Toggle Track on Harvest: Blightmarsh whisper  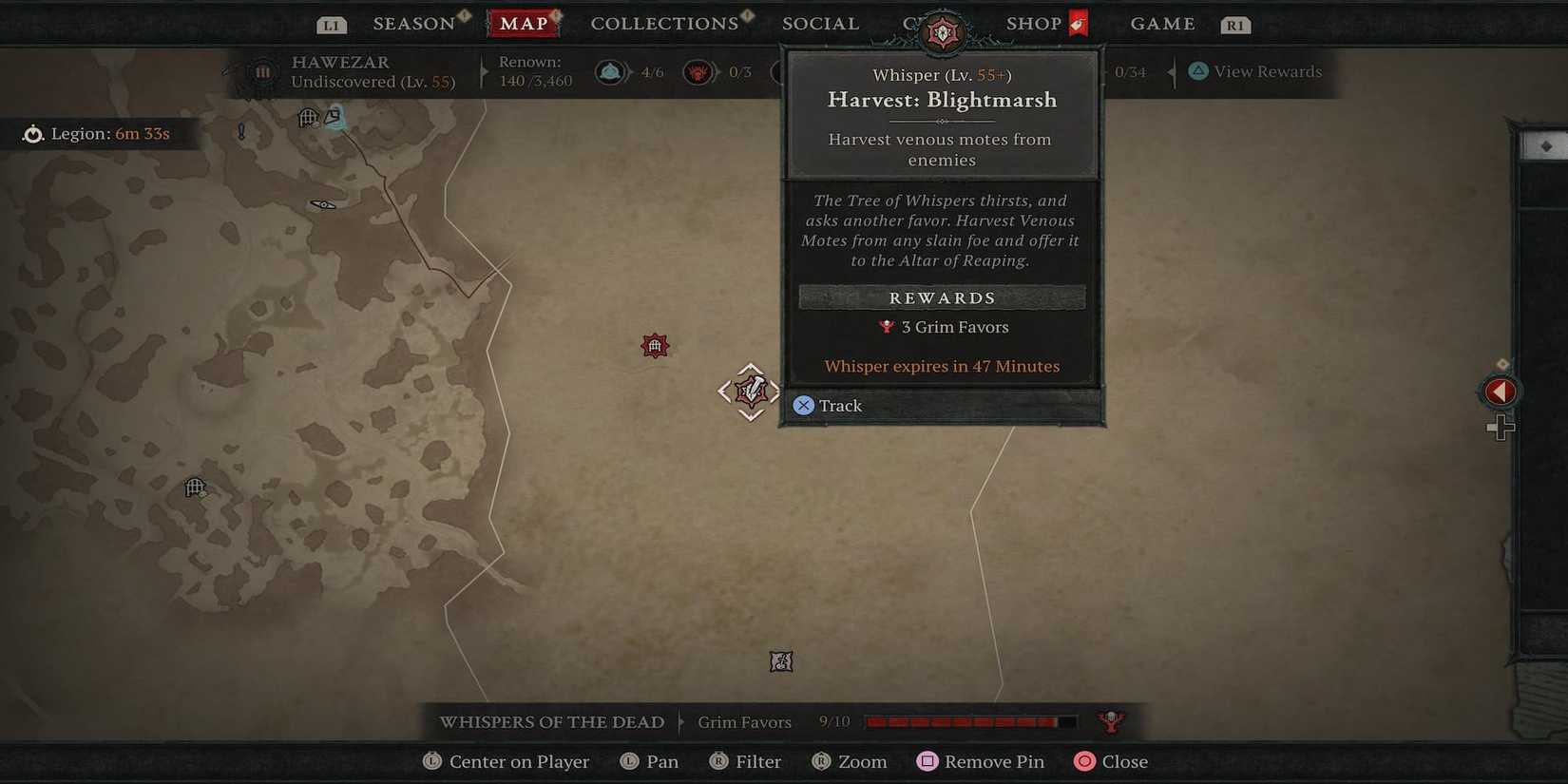coord(828,405)
